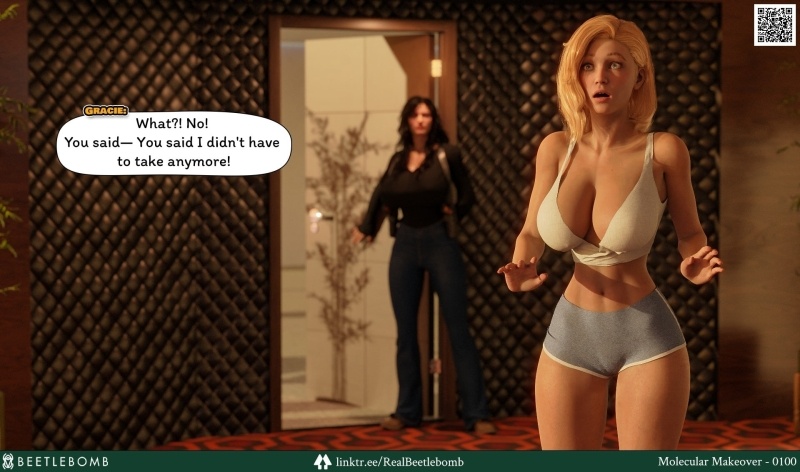Select the Beetlebomb logo

57,461
